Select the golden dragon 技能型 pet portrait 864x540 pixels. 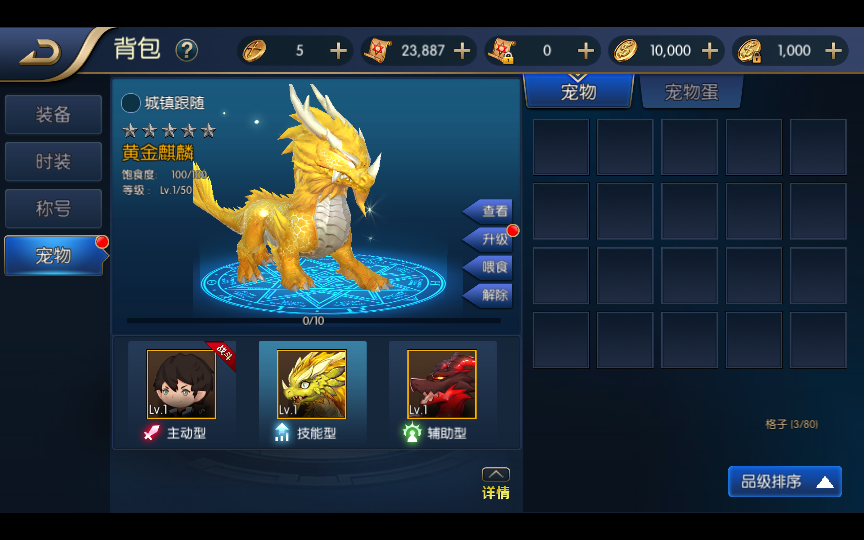click(312, 384)
